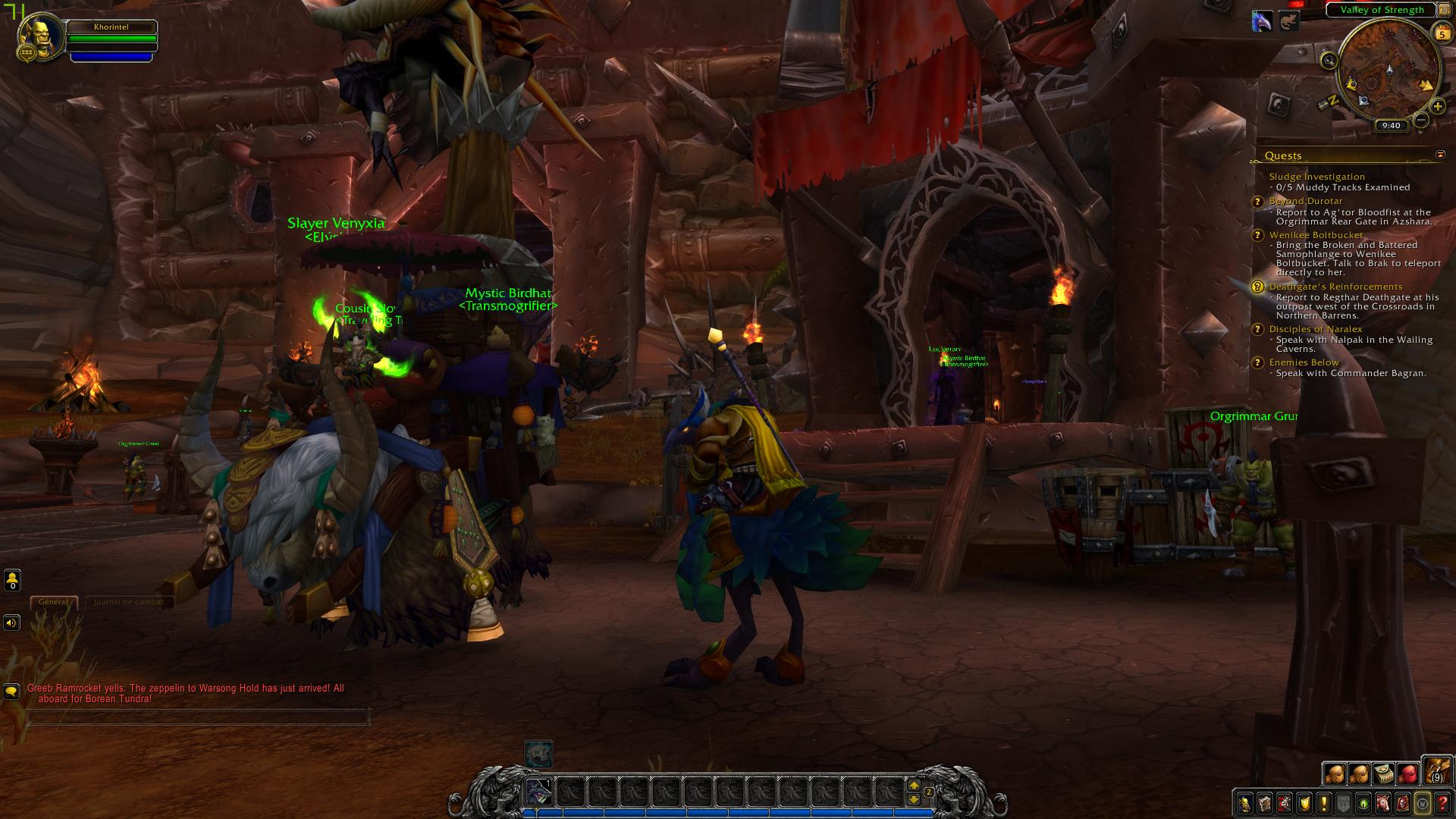This screenshot has height=819, width=1456.
Task: Use the ability in action slot 1
Action: pos(539,792)
